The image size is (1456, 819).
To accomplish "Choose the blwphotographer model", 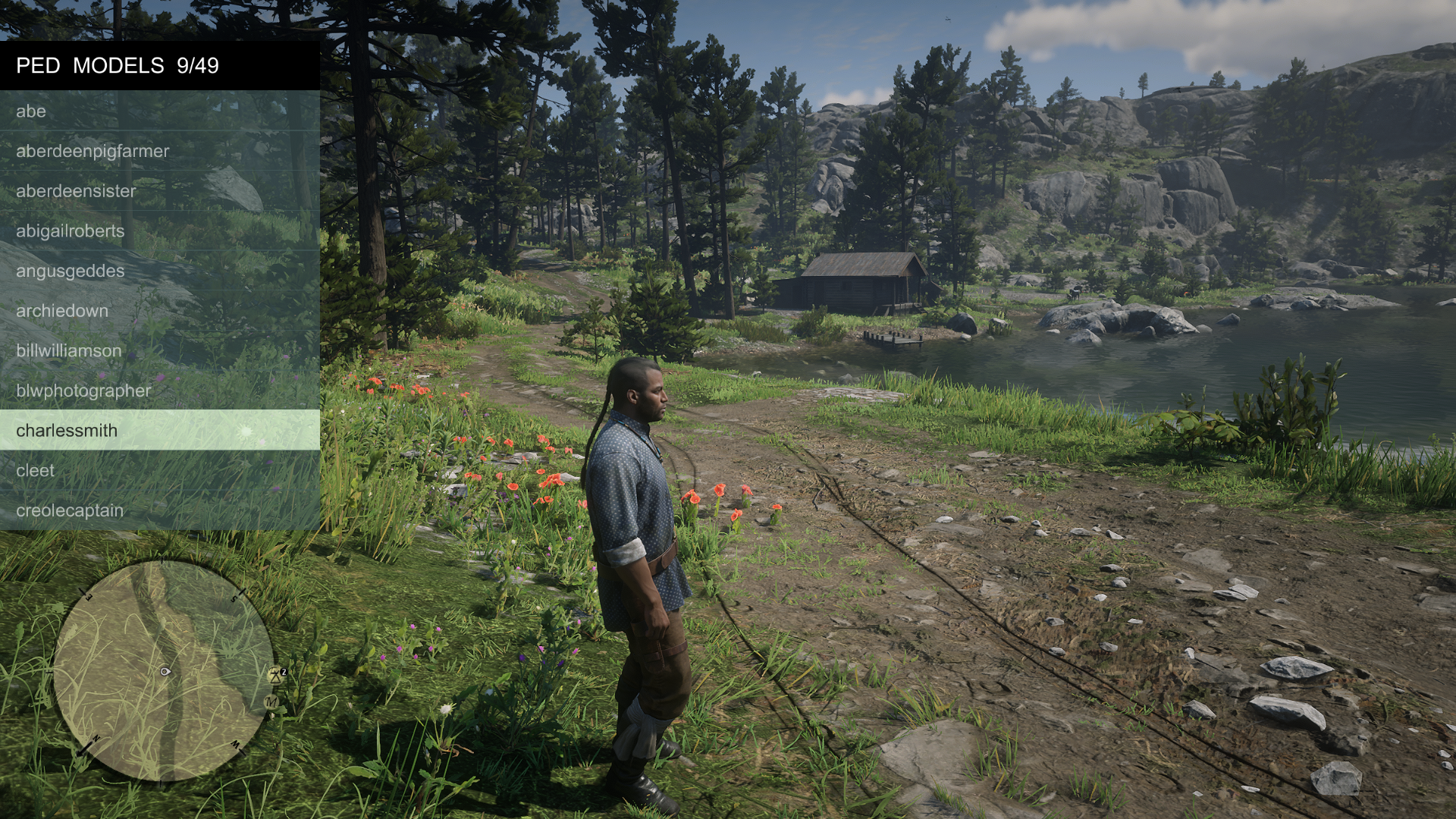I will click(159, 391).
